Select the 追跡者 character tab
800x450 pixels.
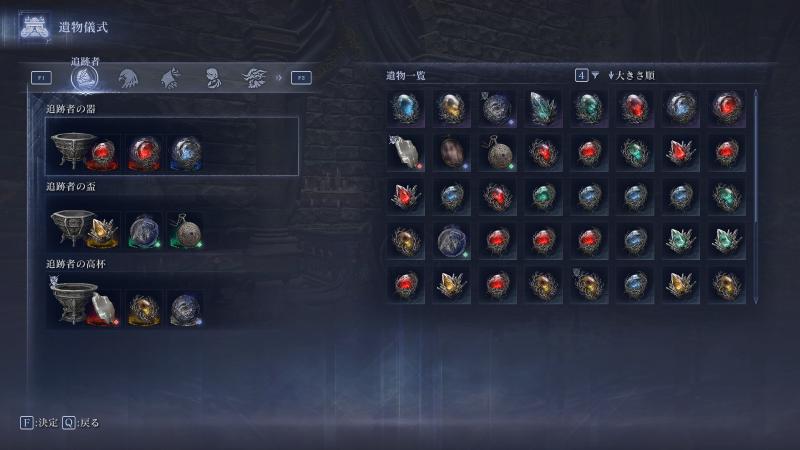tap(86, 77)
